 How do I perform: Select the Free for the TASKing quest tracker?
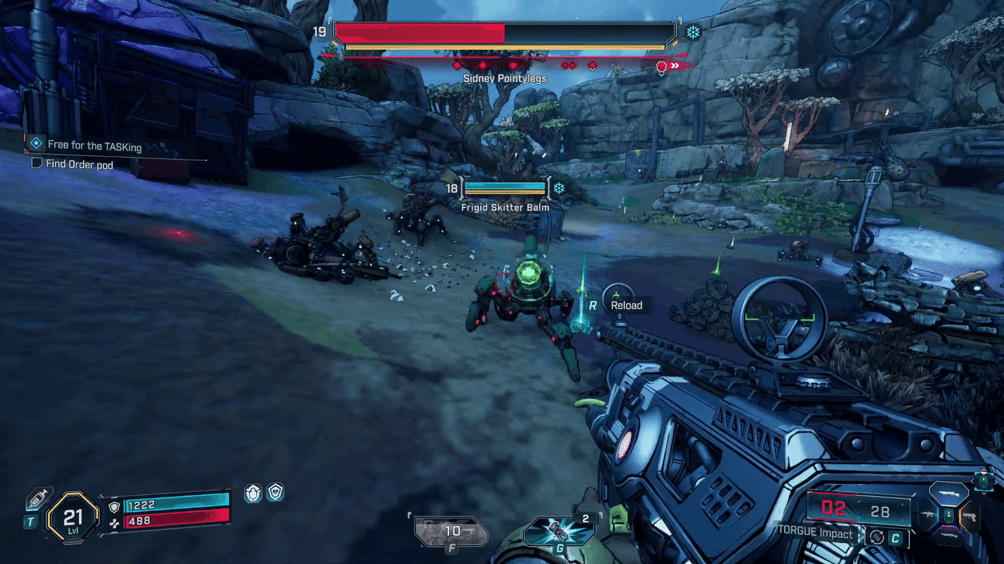pyautogui.click(x=93, y=146)
